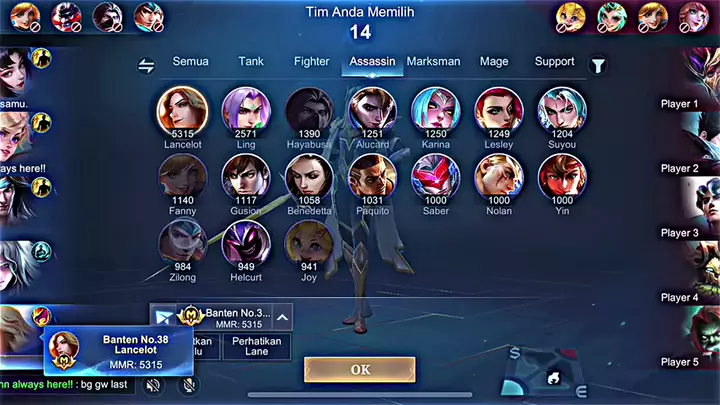
Task: Switch to the Semua hero tab
Action: (190, 61)
